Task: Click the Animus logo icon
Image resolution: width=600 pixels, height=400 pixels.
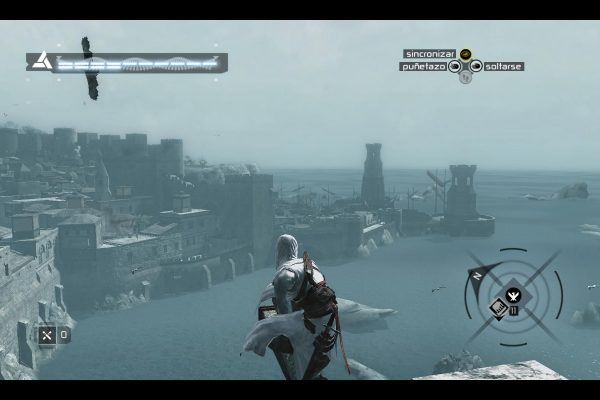Action: pyautogui.click(x=40, y=62)
